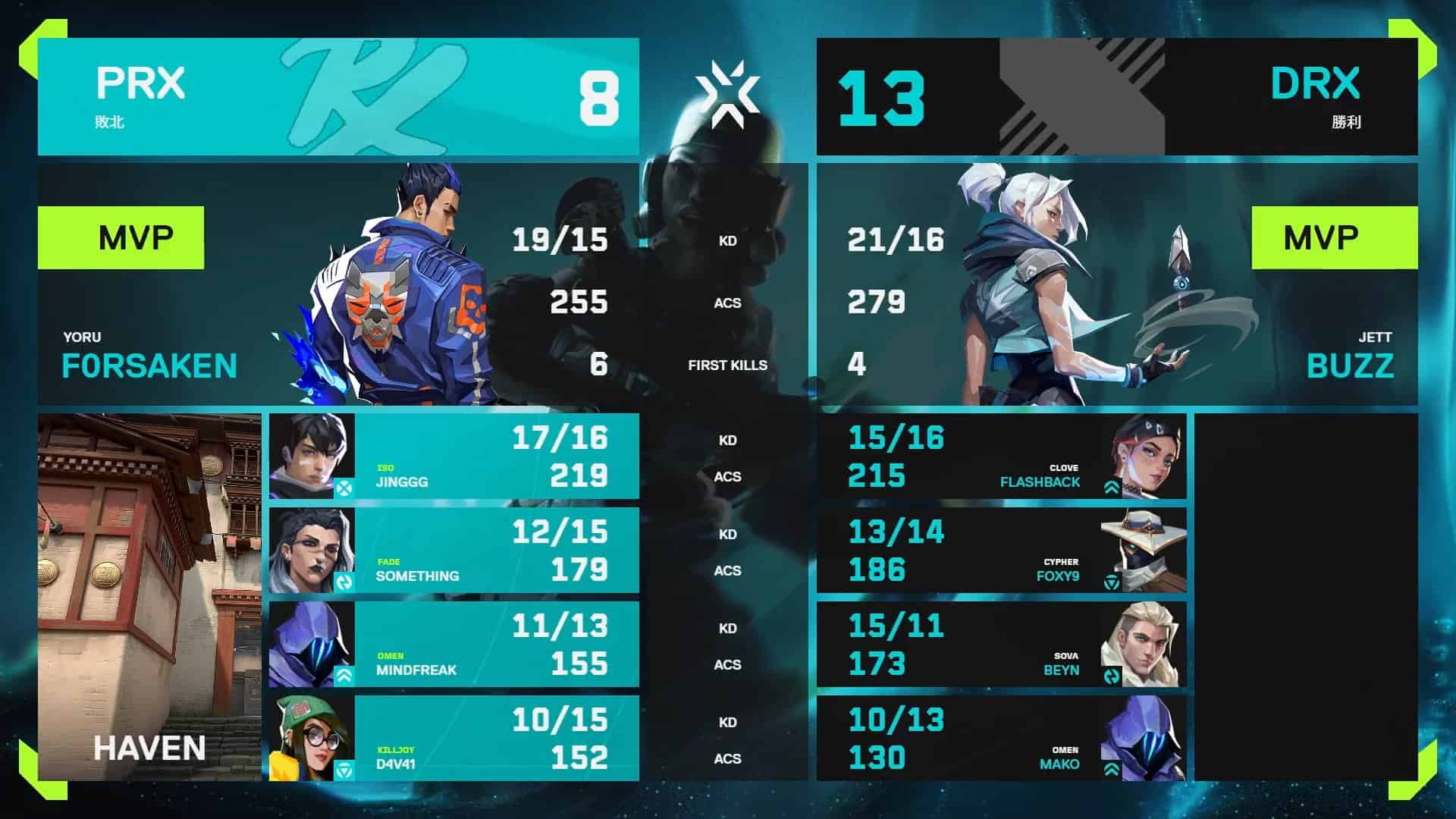Click Beyn's Sova player row

pos(1001,645)
